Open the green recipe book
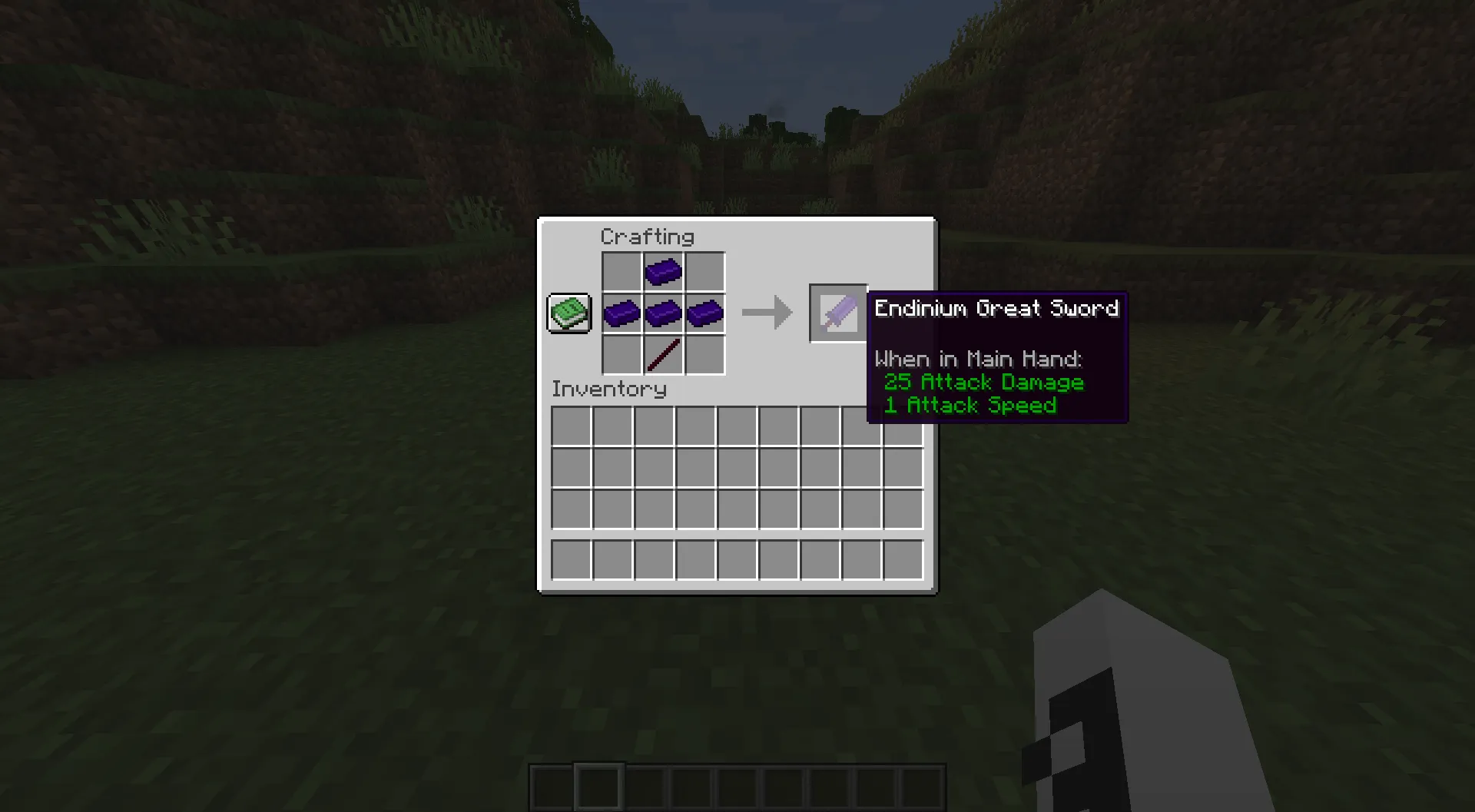This screenshot has width=1475, height=812. (x=568, y=313)
